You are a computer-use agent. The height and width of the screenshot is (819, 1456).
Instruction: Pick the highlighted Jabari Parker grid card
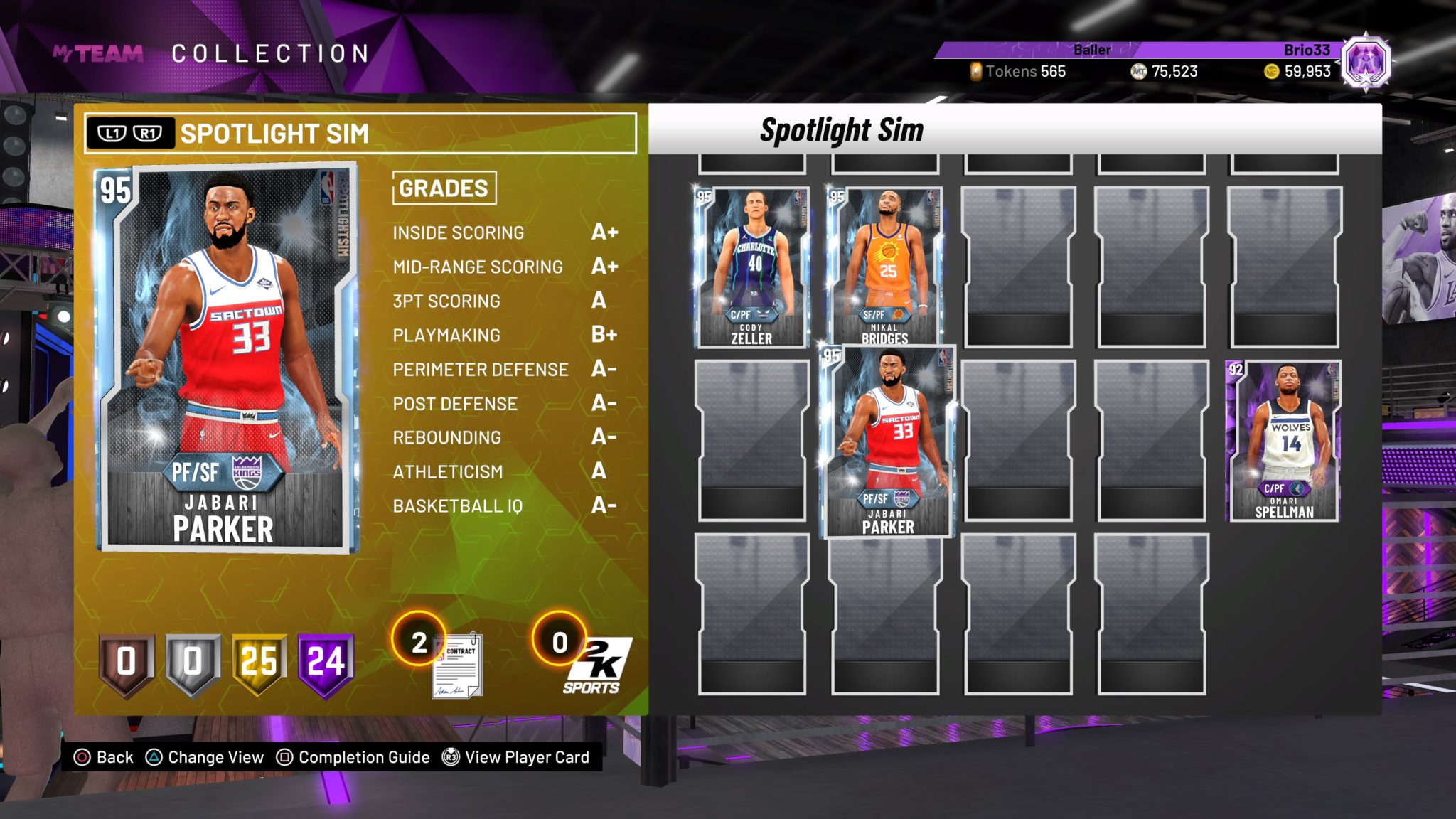888,441
